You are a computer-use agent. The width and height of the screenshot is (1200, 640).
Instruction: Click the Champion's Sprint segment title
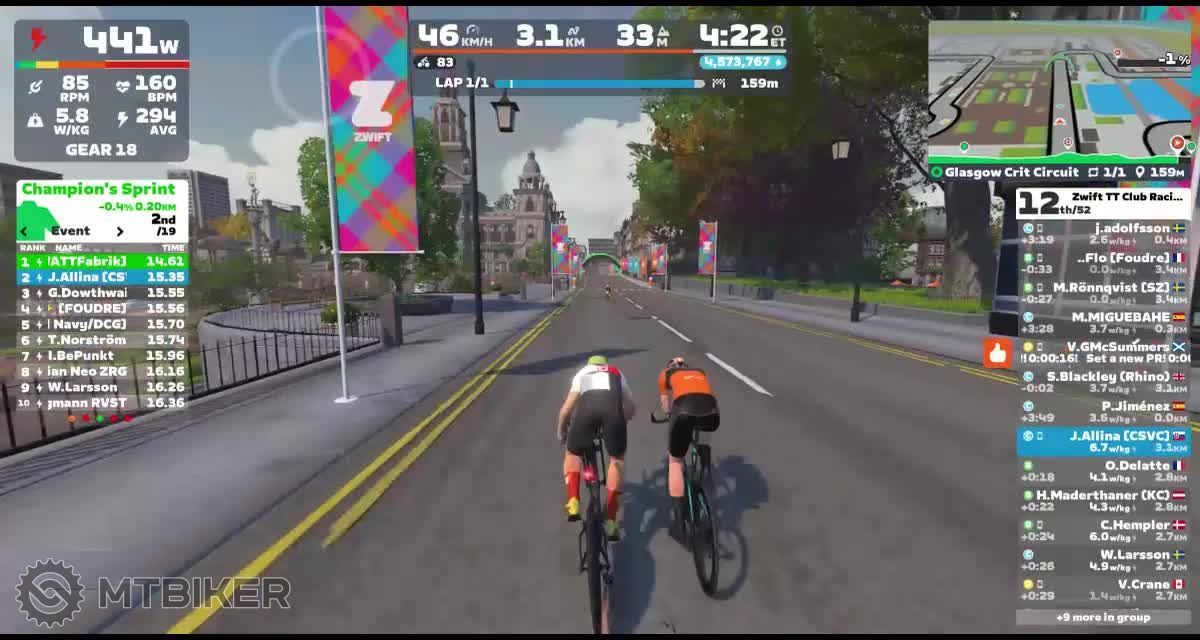click(x=98, y=189)
